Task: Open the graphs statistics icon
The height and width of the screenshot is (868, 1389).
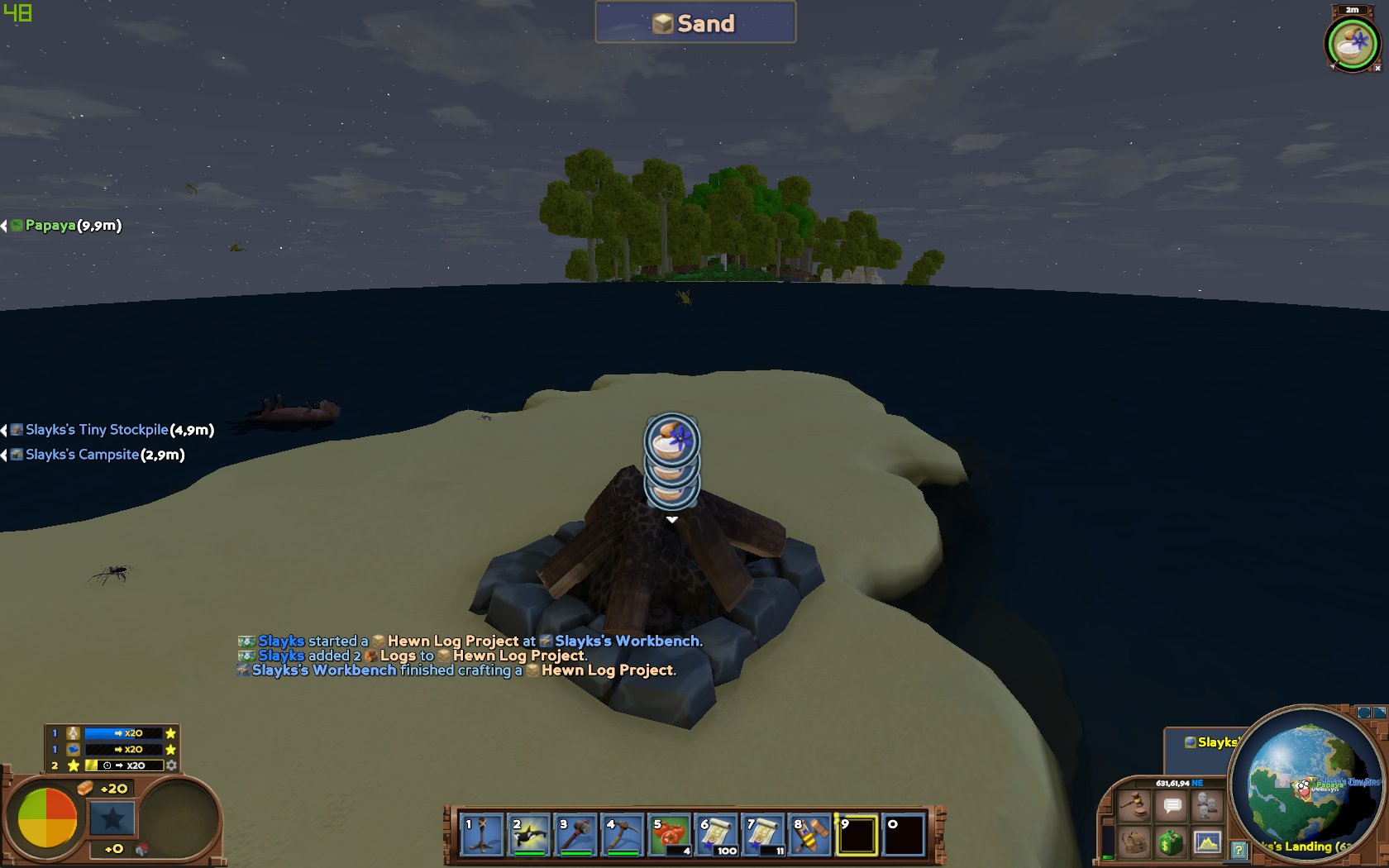Action: 1207,842
